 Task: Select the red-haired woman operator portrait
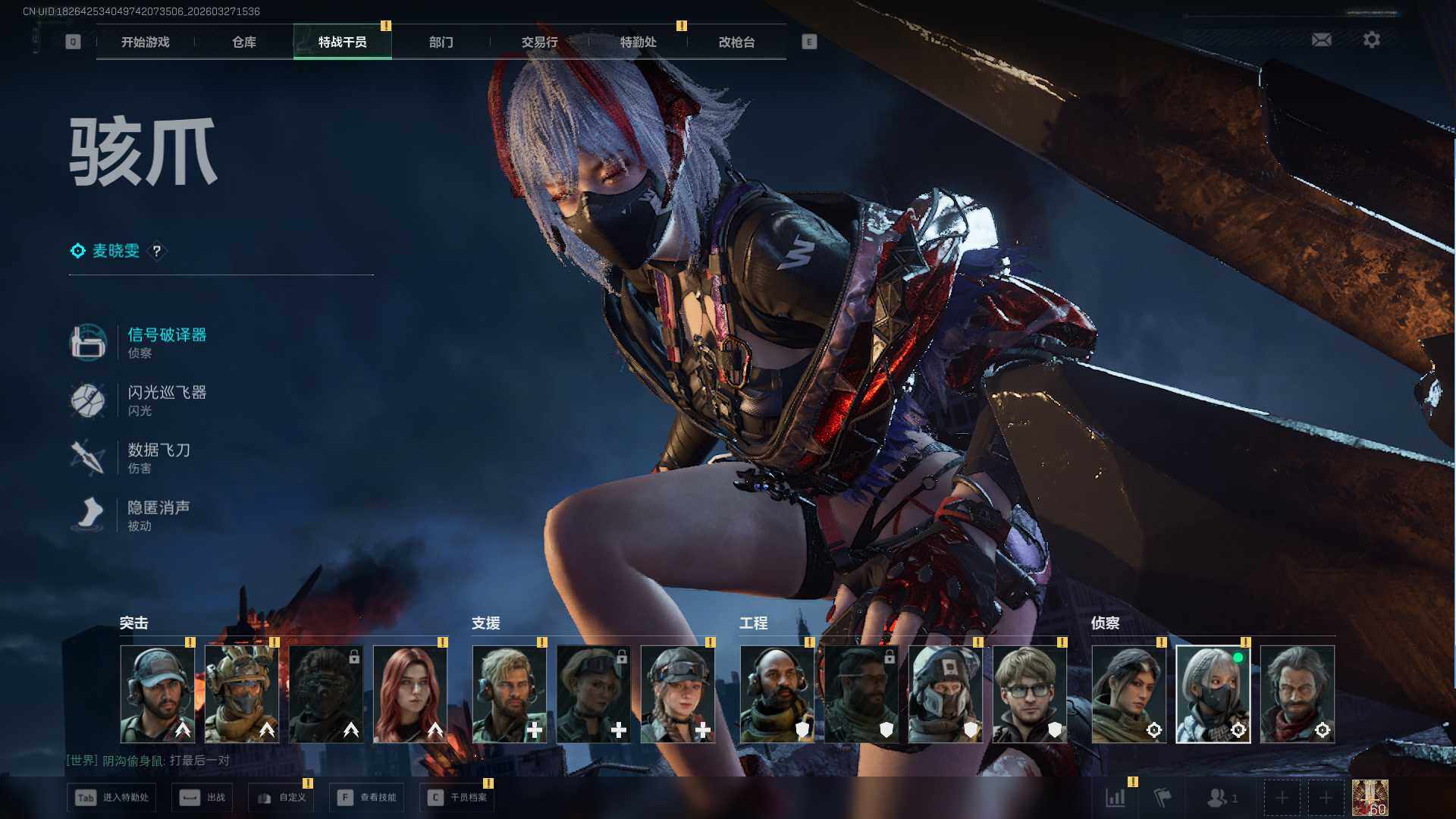point(410,694)
